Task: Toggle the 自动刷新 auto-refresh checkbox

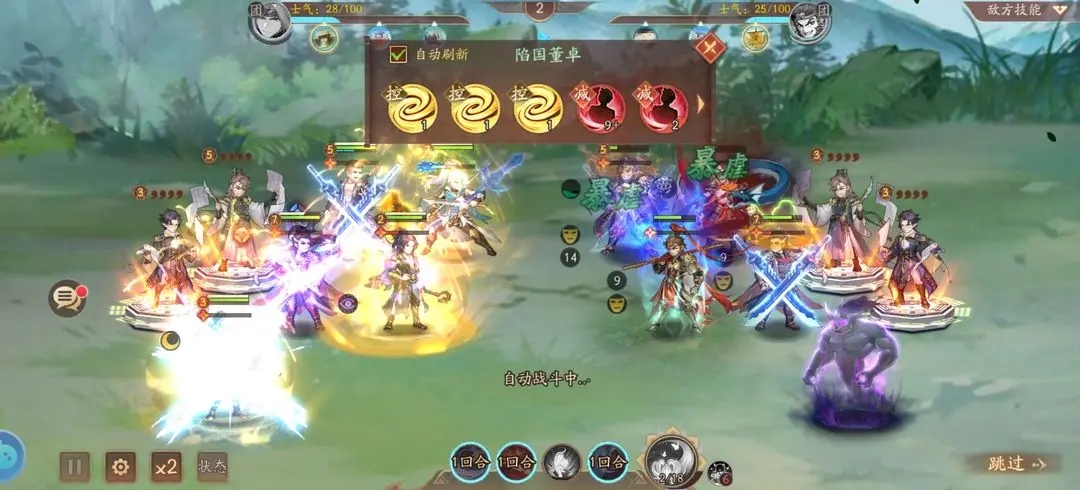Action: [399, 55]
